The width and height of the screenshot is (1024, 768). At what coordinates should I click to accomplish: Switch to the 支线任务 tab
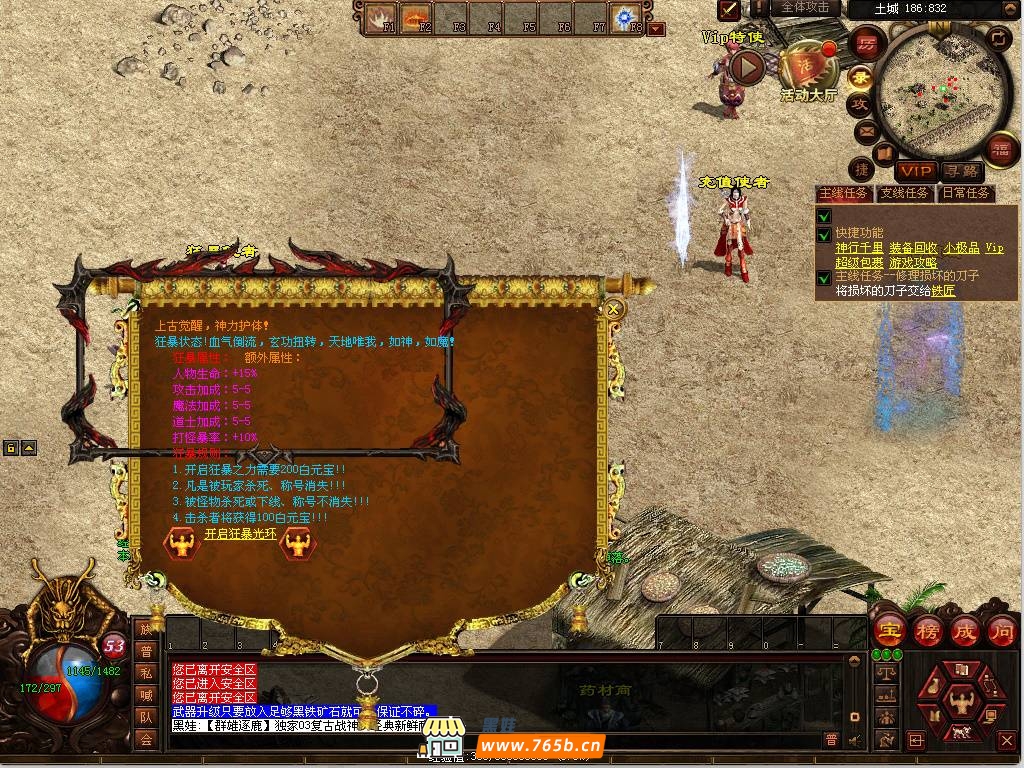click(904, 193)
